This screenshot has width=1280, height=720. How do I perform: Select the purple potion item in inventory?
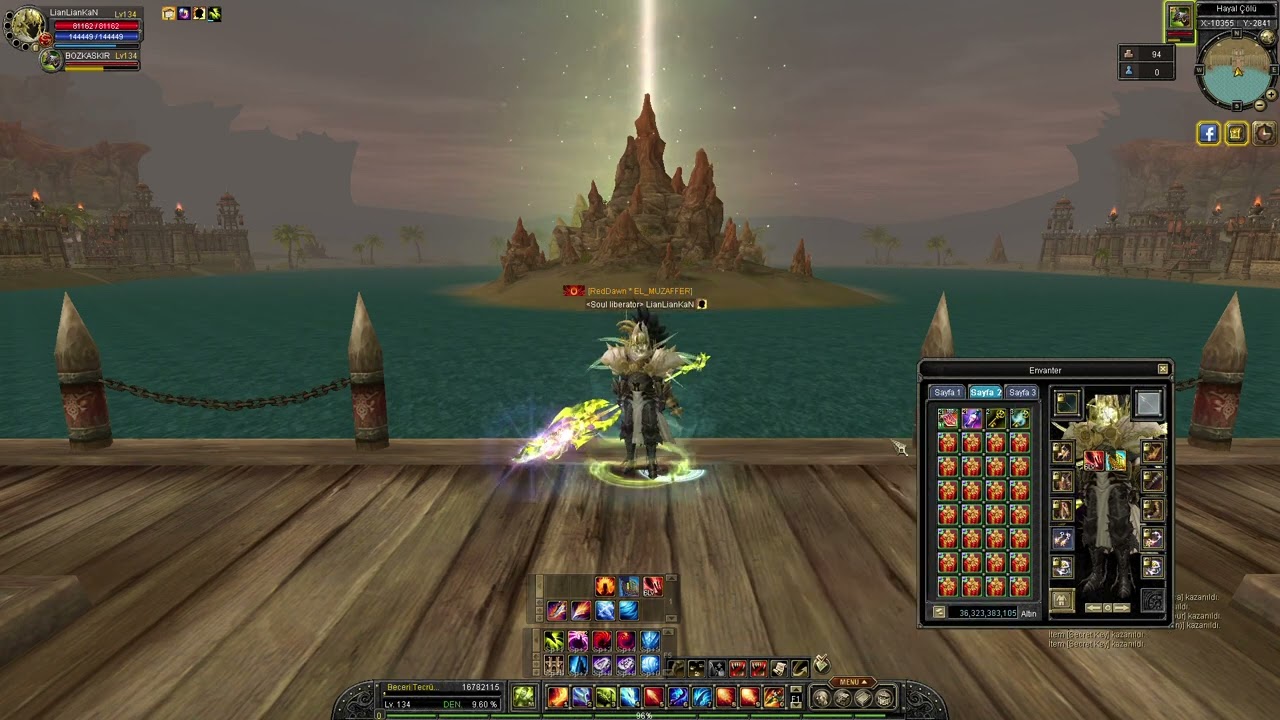(971, 418)
